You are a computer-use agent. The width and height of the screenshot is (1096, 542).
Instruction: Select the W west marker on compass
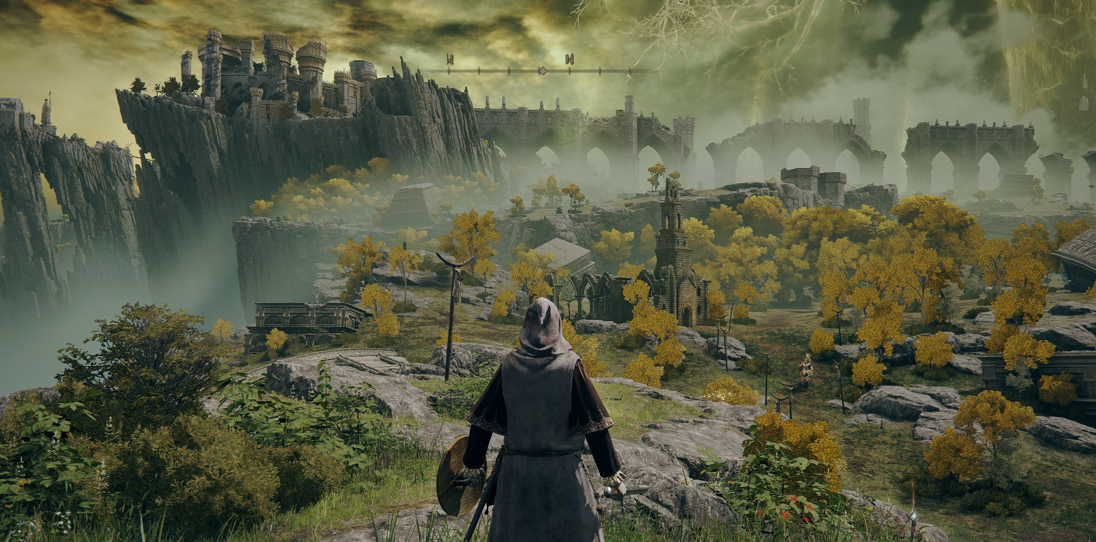(x=449, y=59)
